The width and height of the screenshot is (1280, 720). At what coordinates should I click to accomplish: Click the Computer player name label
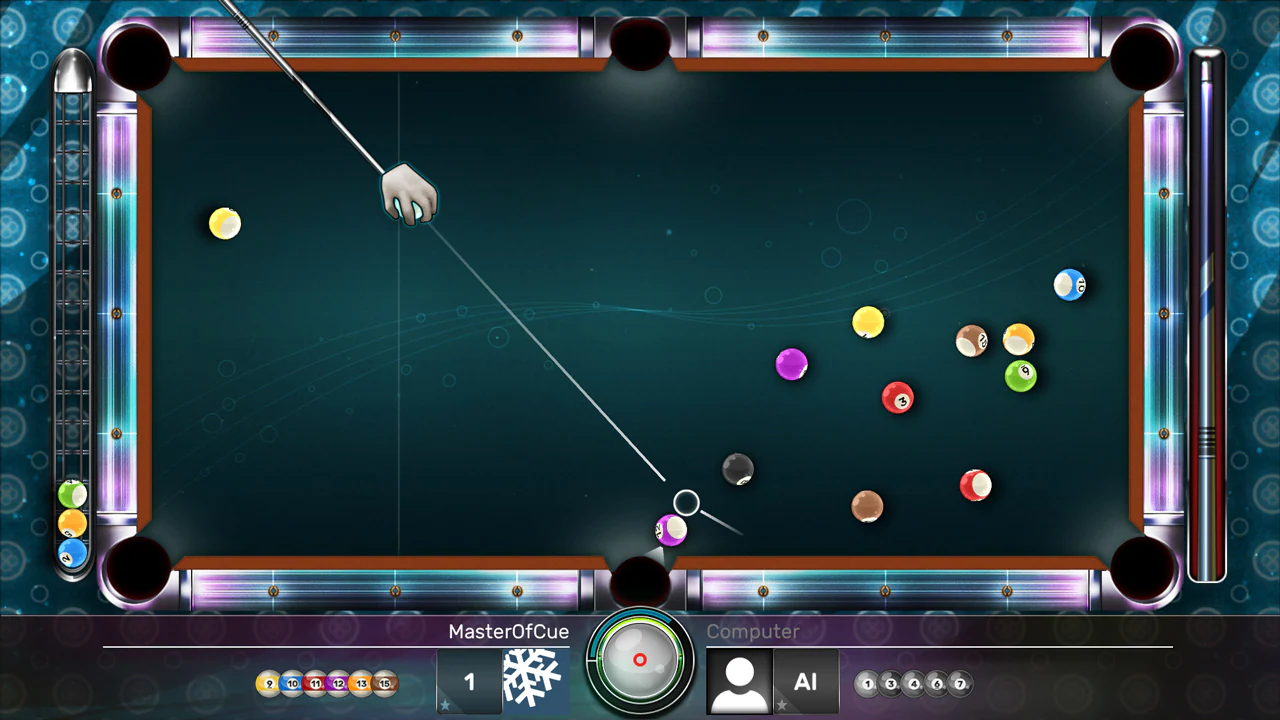pos(754,632)
